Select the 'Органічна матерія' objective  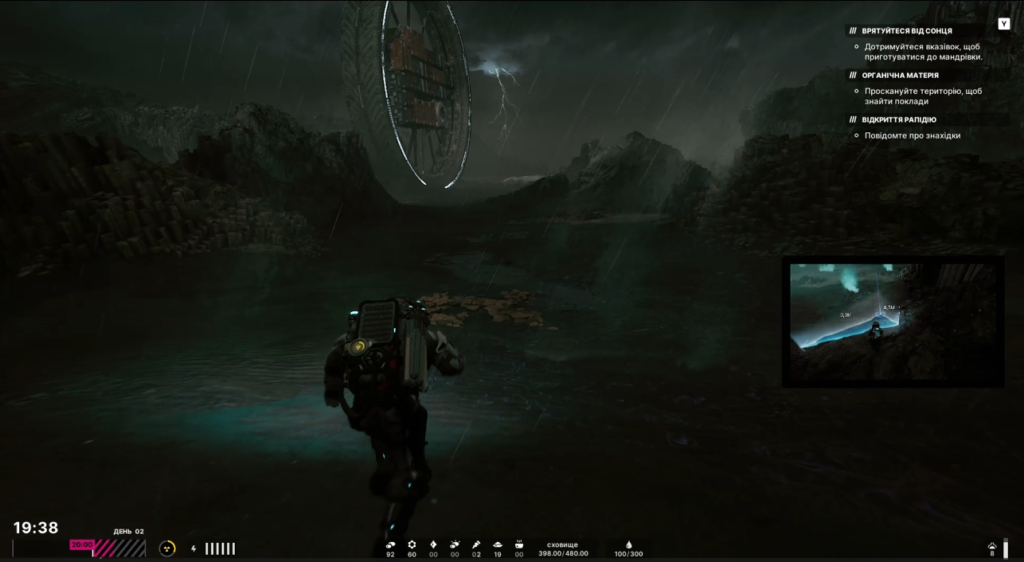point(900,75)
